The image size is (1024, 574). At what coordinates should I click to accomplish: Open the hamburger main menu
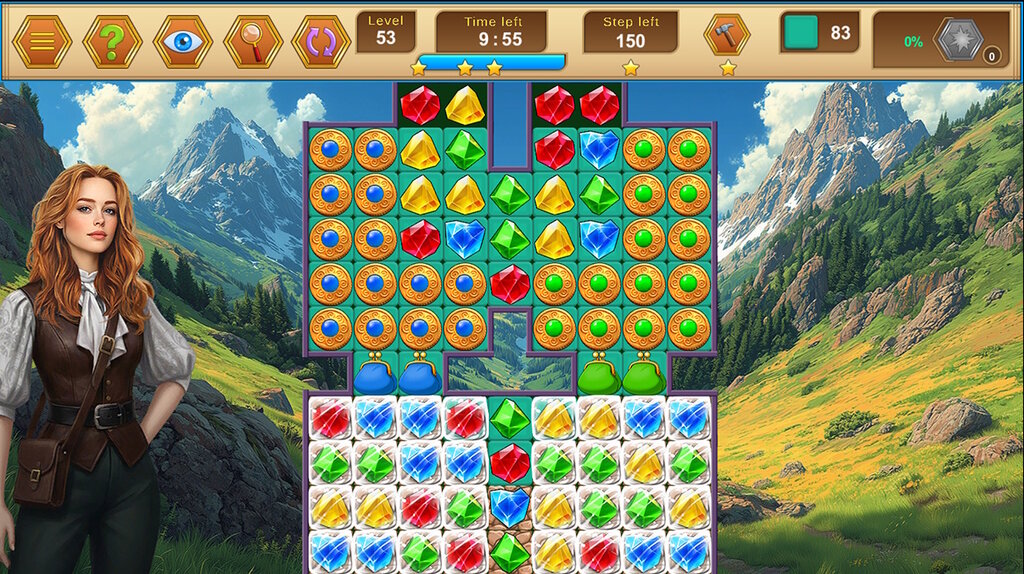pos(42,41)
